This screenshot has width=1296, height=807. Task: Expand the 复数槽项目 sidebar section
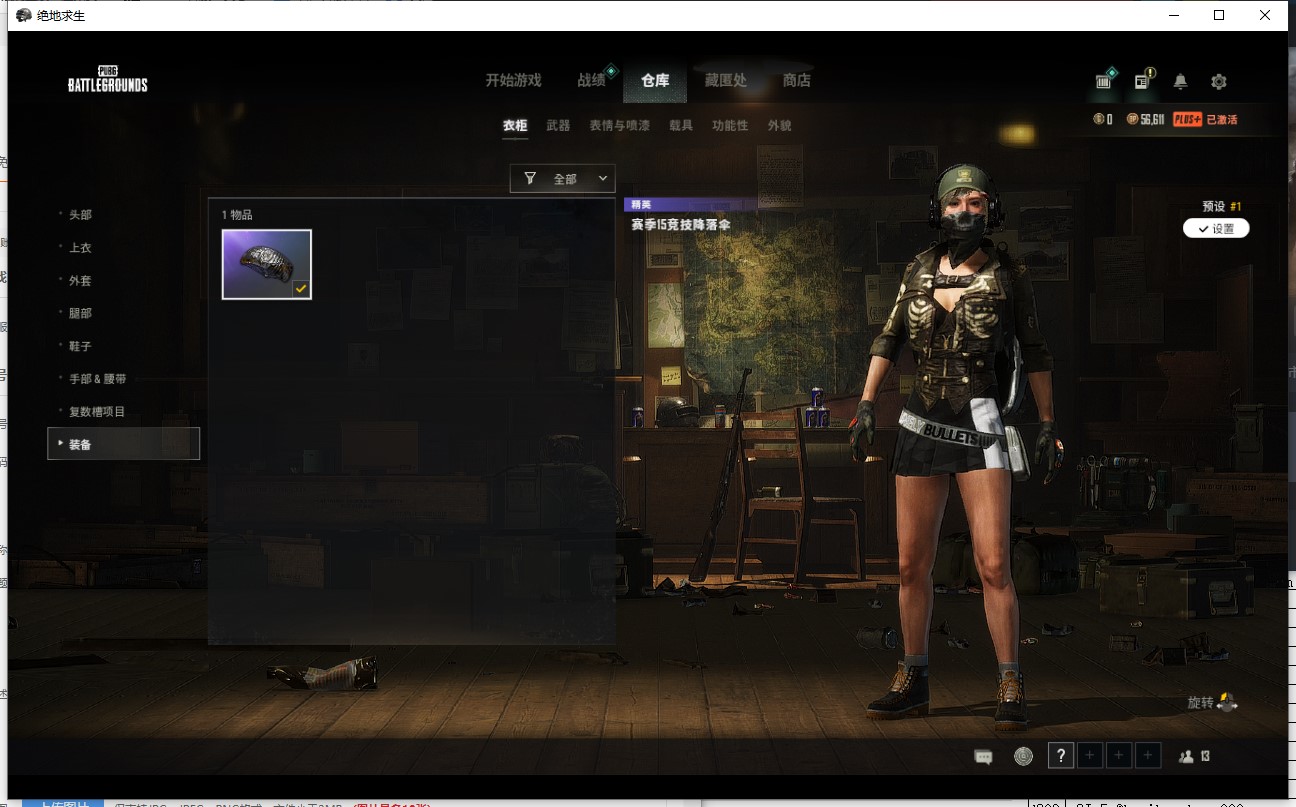pyautogui.click(x=96, y=410)
